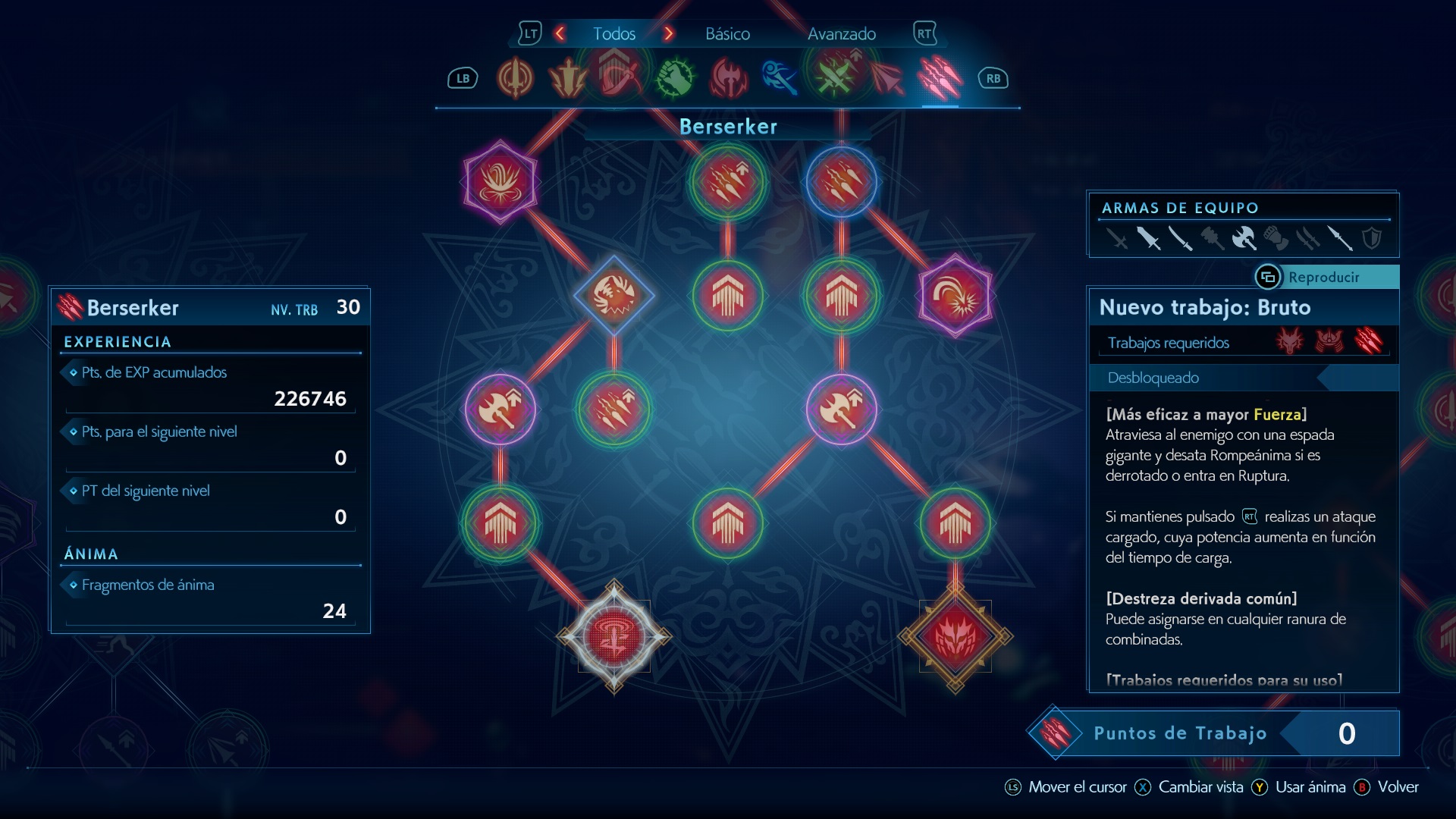The height and width of the screenshot is (819, 1456).
Task: Select the silver-framed sword-and-swirl node
Action: [x=613, y=637]
